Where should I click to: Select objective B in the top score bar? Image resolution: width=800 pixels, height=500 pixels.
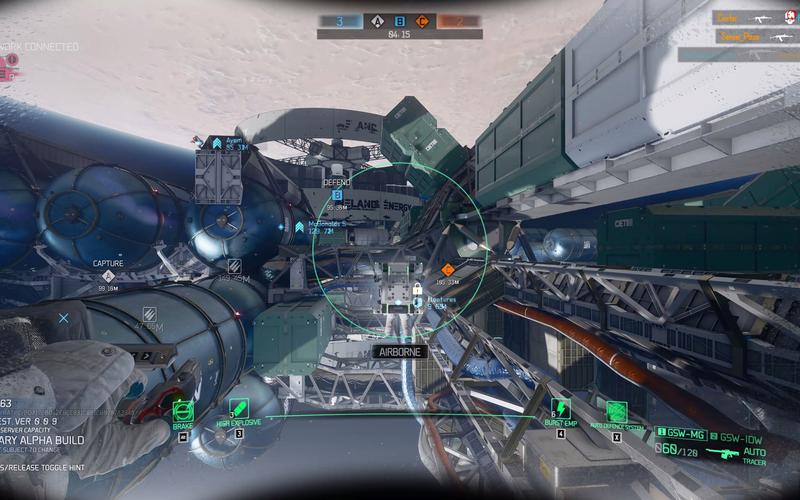[400, 20]
